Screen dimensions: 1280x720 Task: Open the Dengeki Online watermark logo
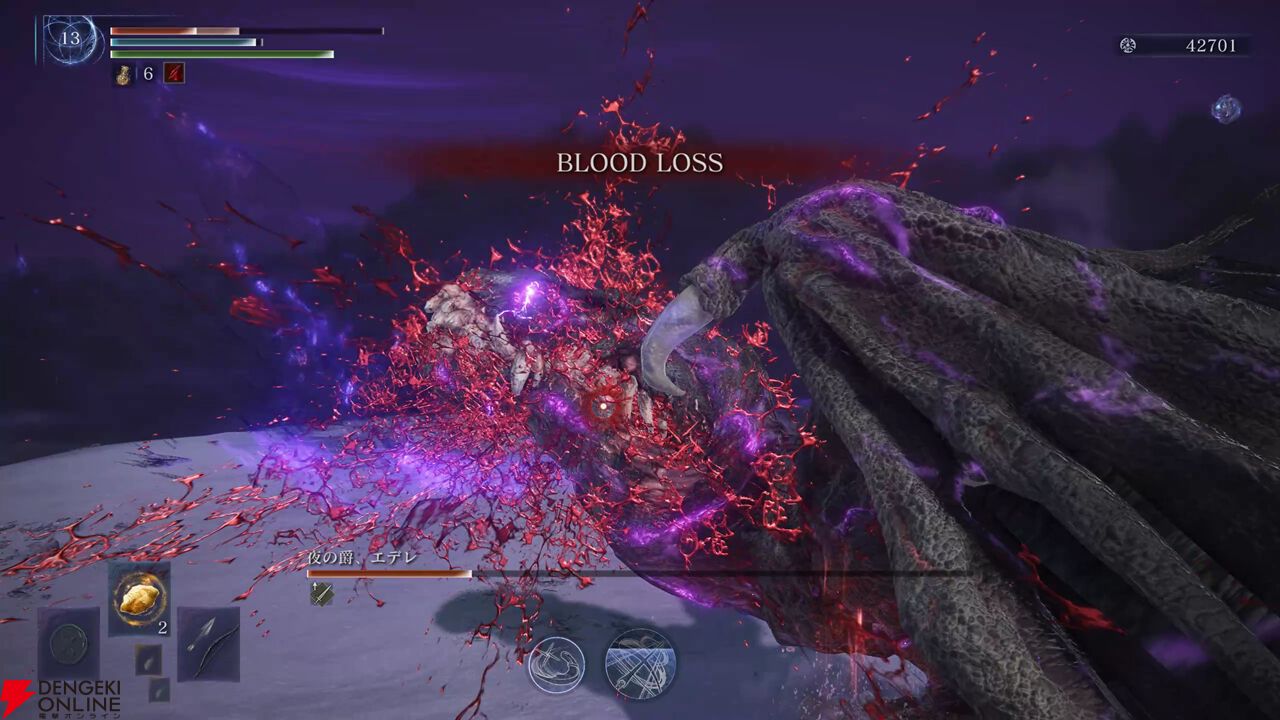point(62,699)
